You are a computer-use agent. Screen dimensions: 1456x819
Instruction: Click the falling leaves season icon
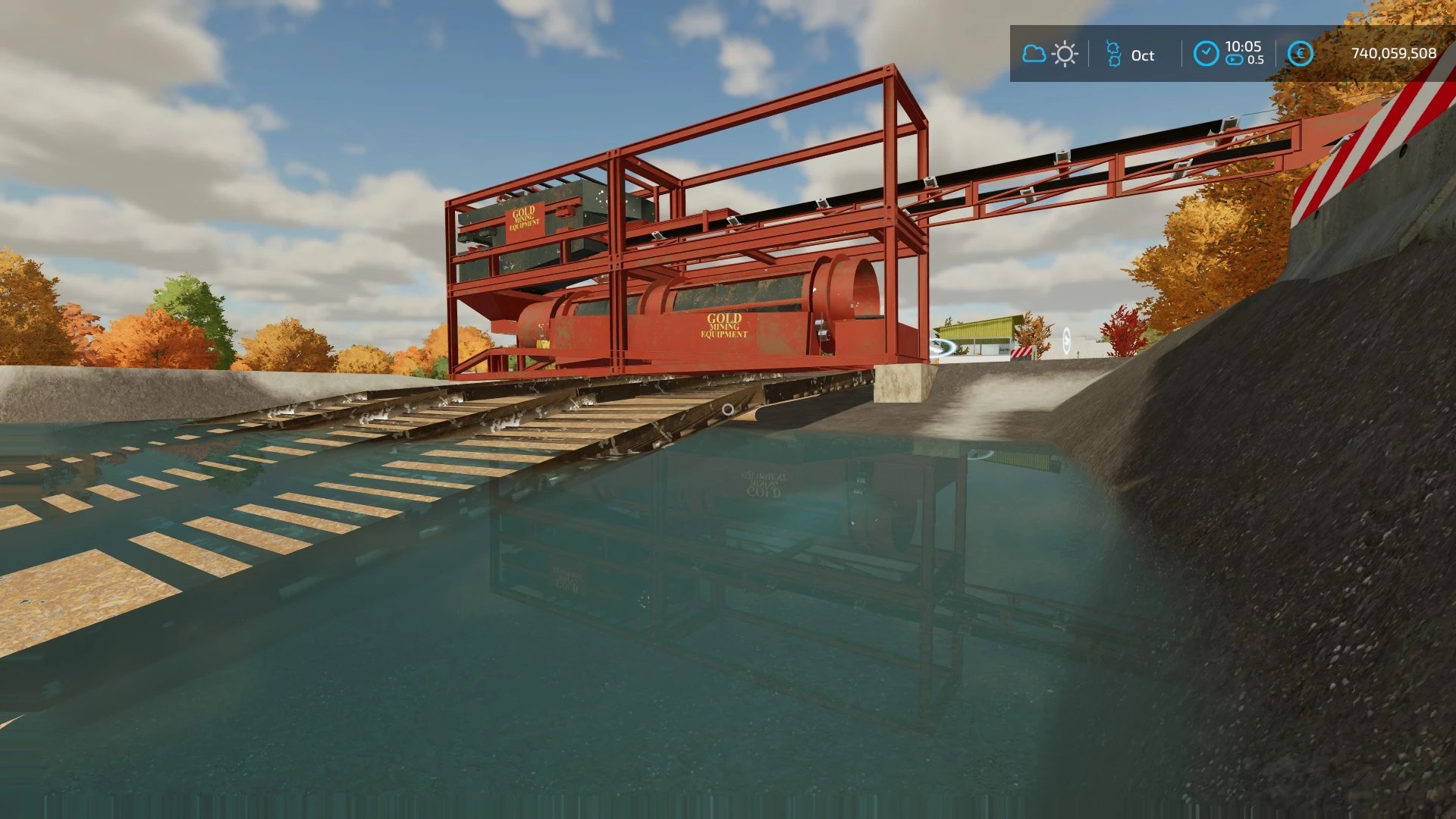1115,53
